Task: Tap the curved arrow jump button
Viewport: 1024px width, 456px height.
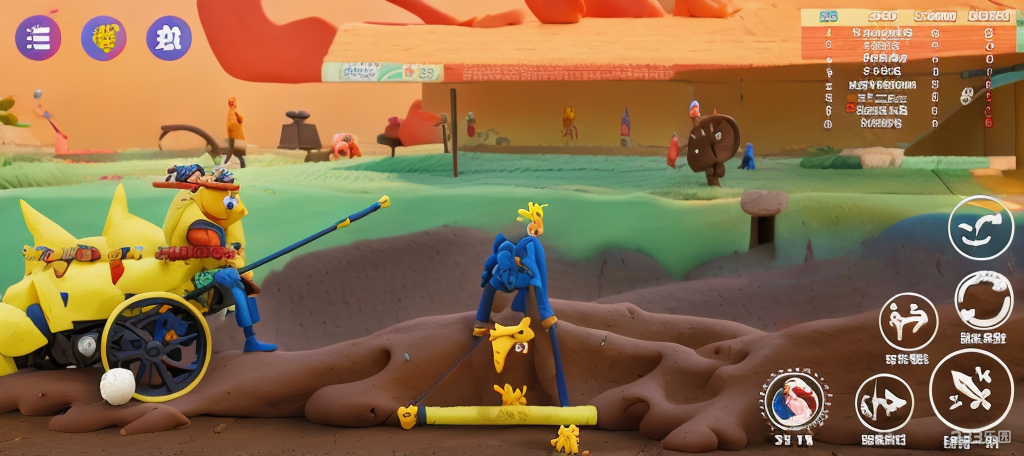Action: click(x=980, y=228)
